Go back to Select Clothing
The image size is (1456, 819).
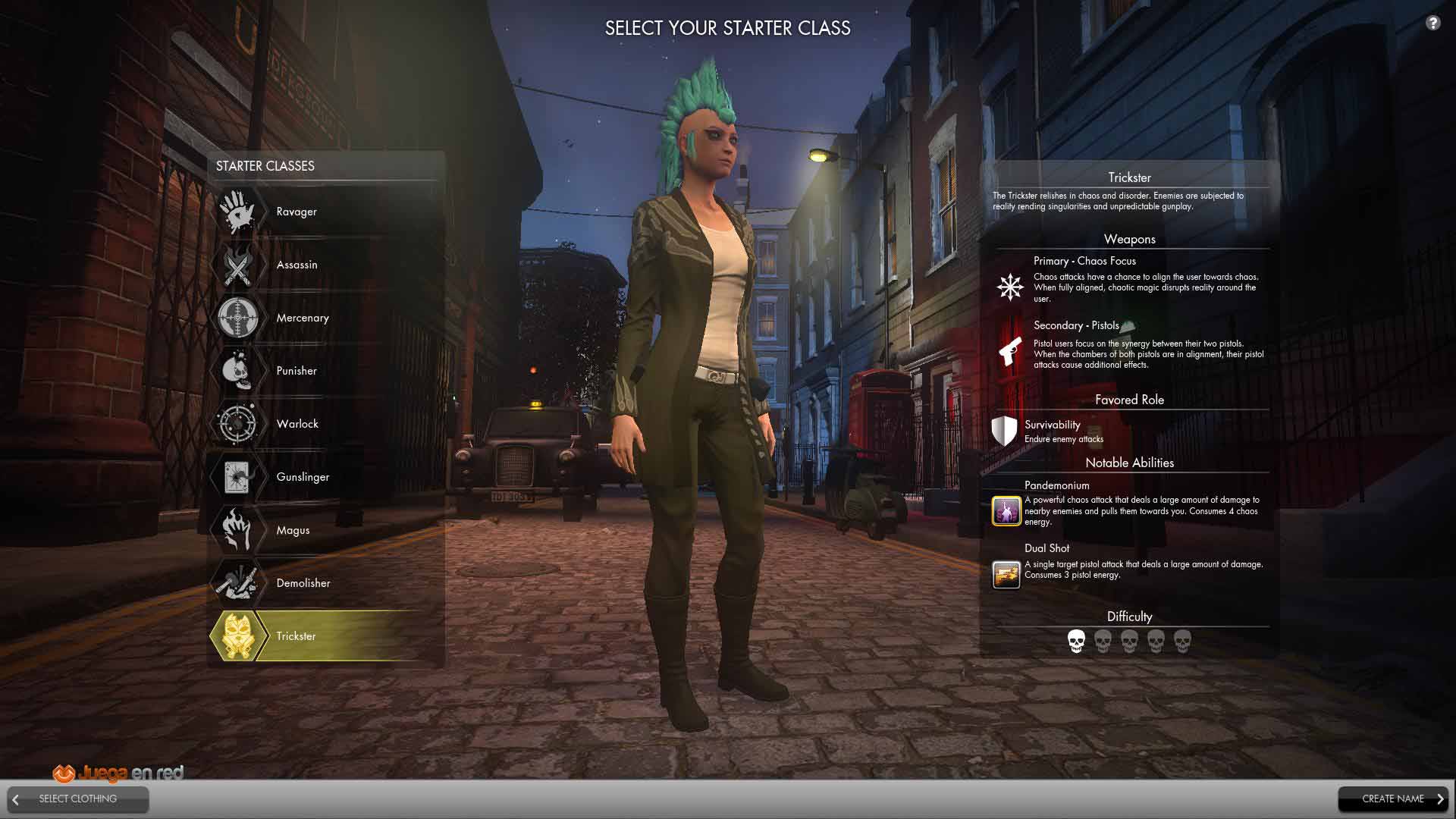[78, 799]
